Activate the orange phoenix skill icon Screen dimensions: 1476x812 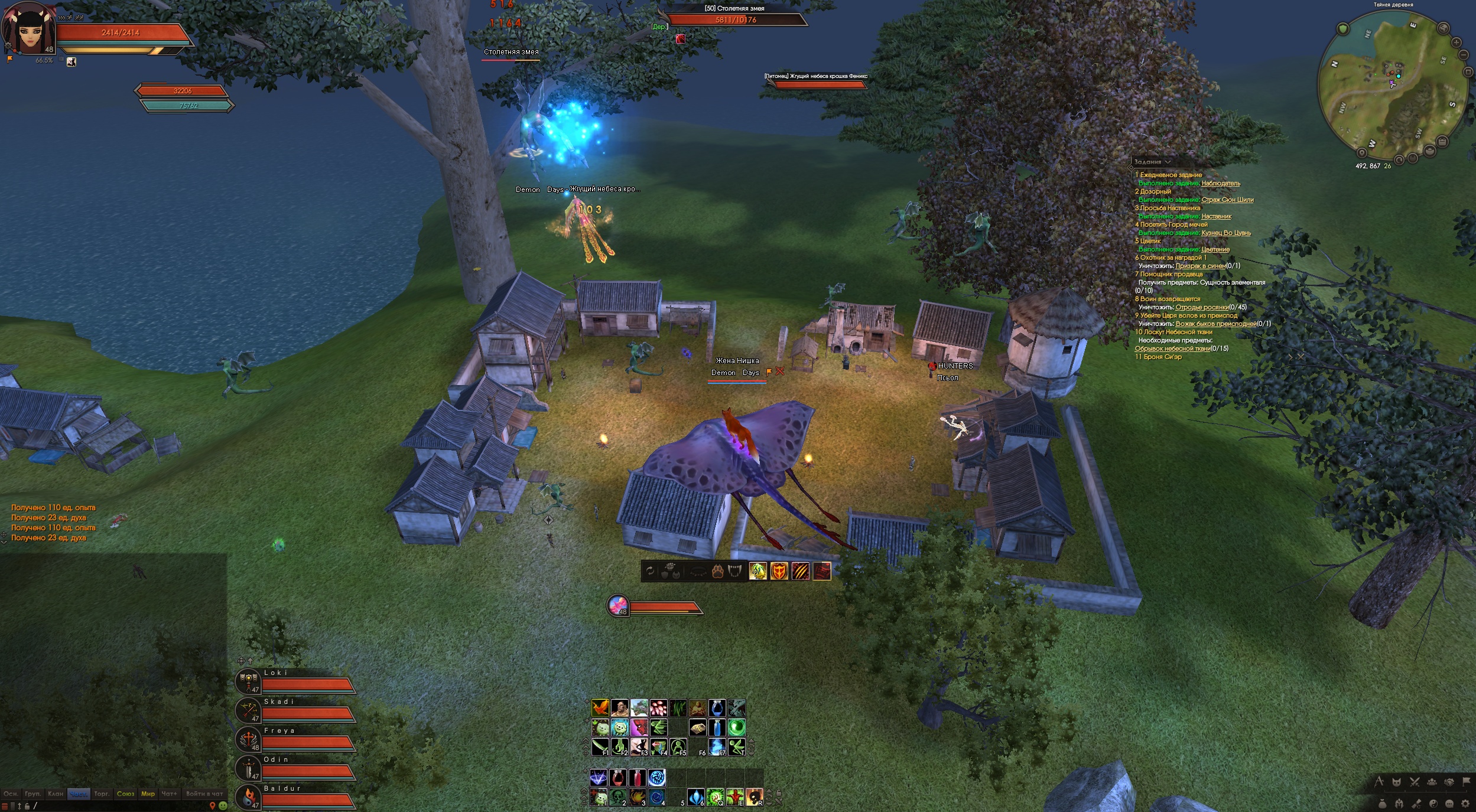pyautogui.click(x=600, y=707)
